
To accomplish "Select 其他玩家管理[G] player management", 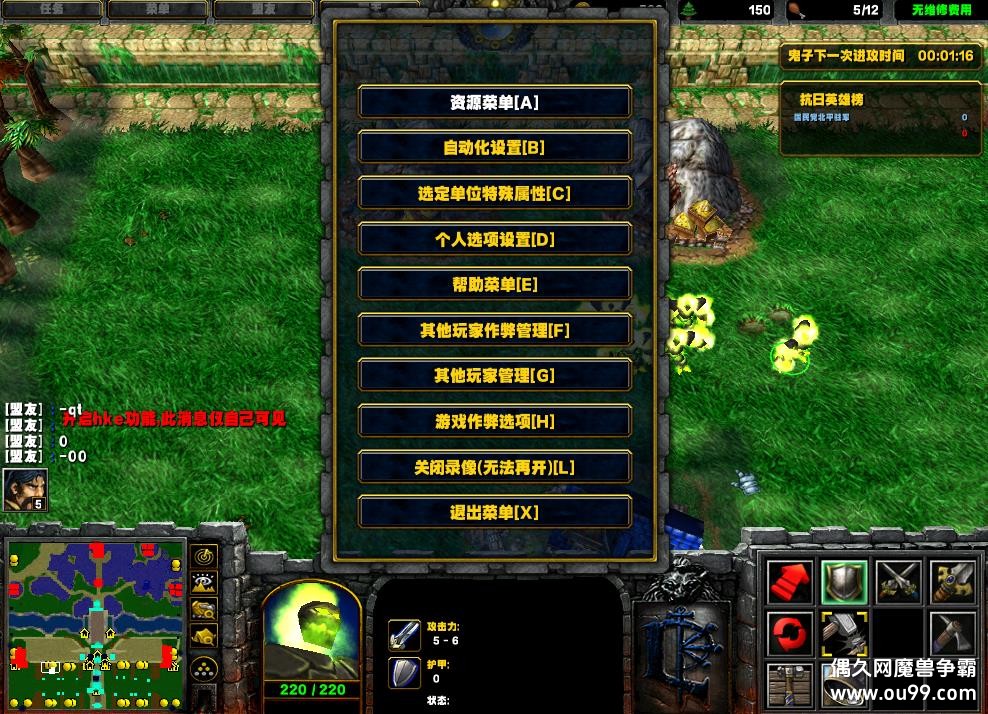I will [494, 376].
